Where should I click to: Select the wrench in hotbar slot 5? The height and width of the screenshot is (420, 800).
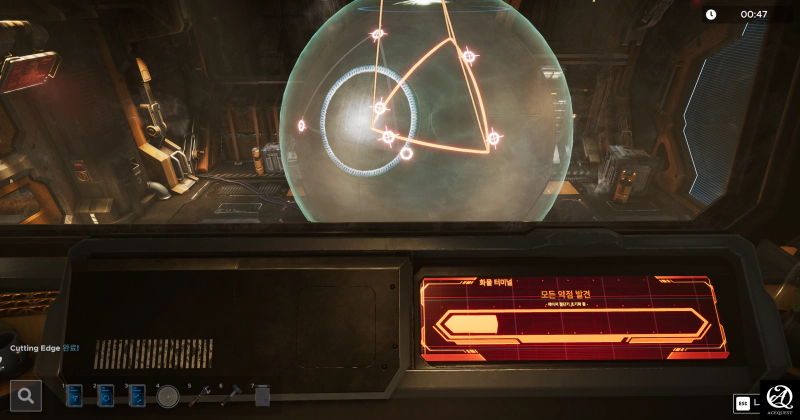coord(200,396)
